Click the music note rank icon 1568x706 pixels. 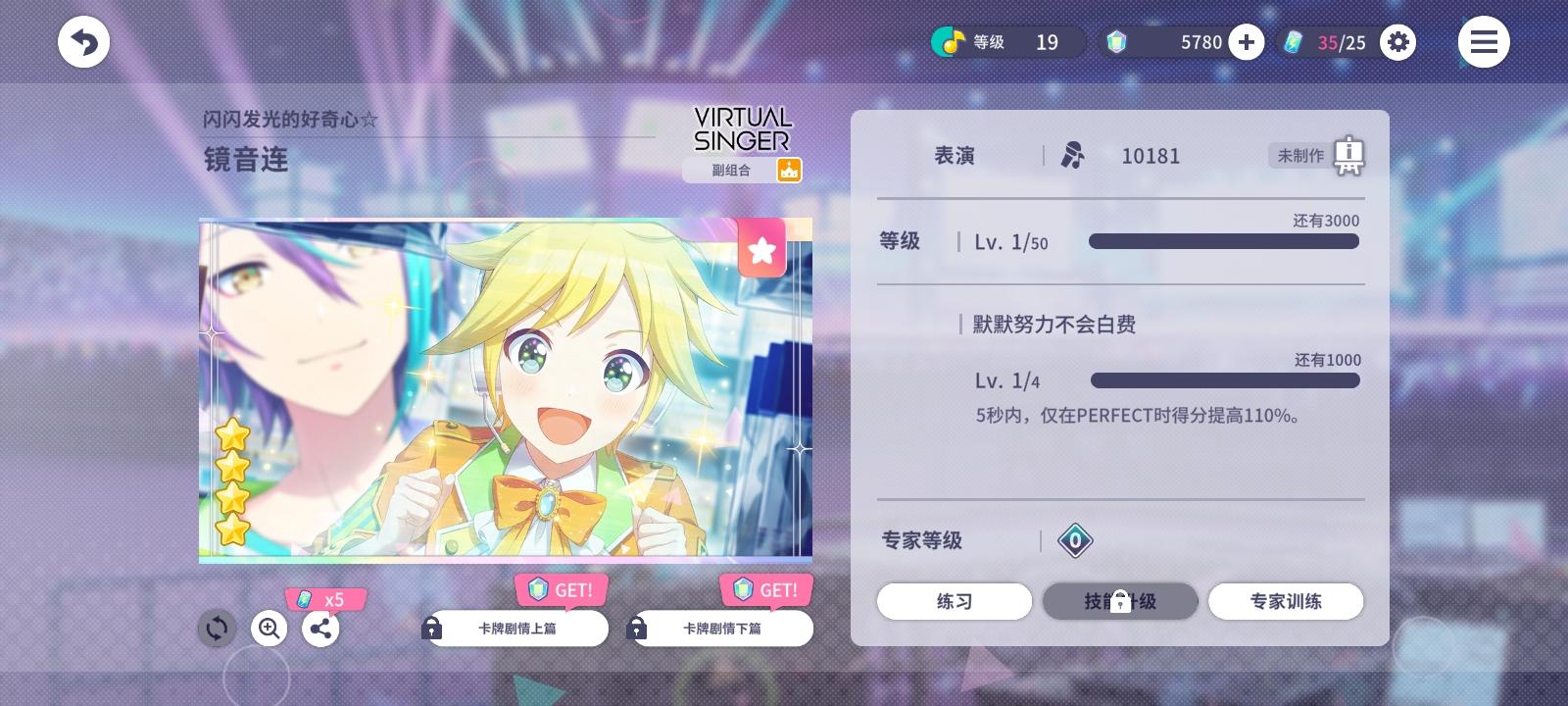[947, 42]
